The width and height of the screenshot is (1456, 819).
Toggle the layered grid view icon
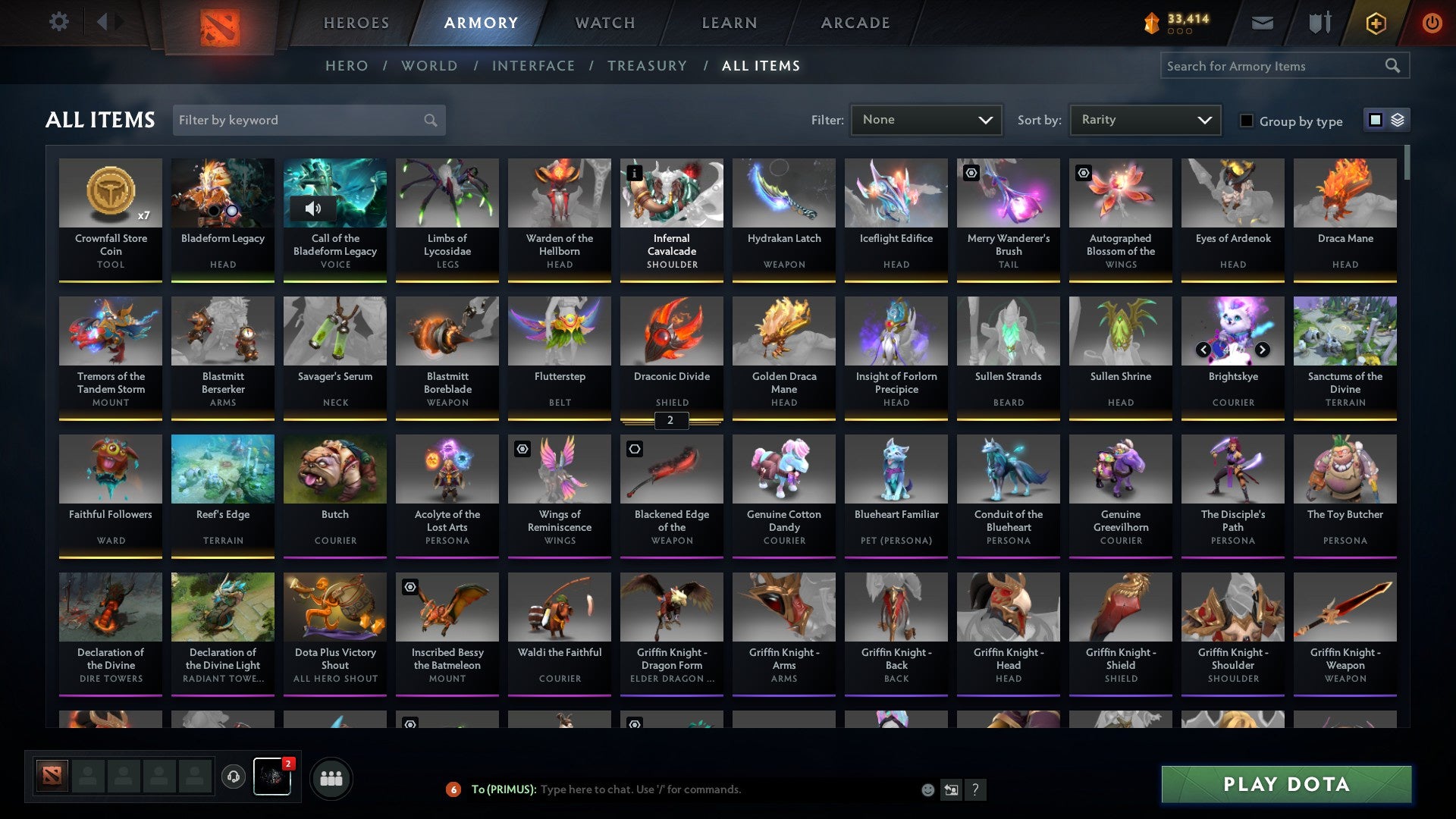click(x=1396, y=120)
